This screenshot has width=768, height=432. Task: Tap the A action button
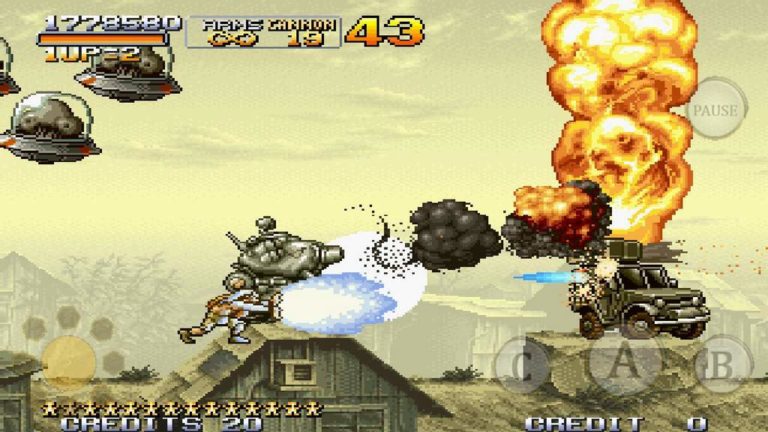click(x=624, y=362)
